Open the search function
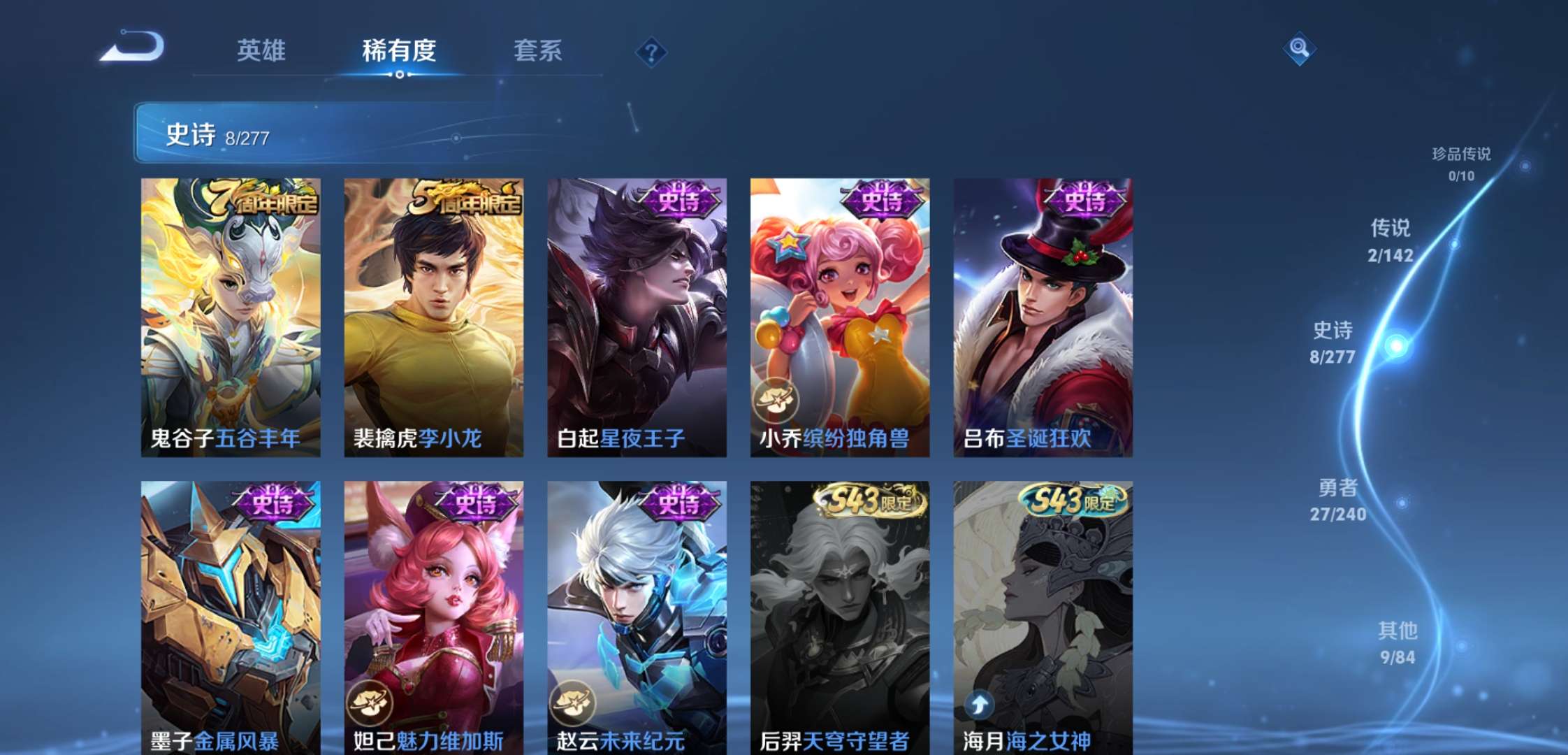The image size is (1568, 755). pyautogui.click(x=1300, y=49)
